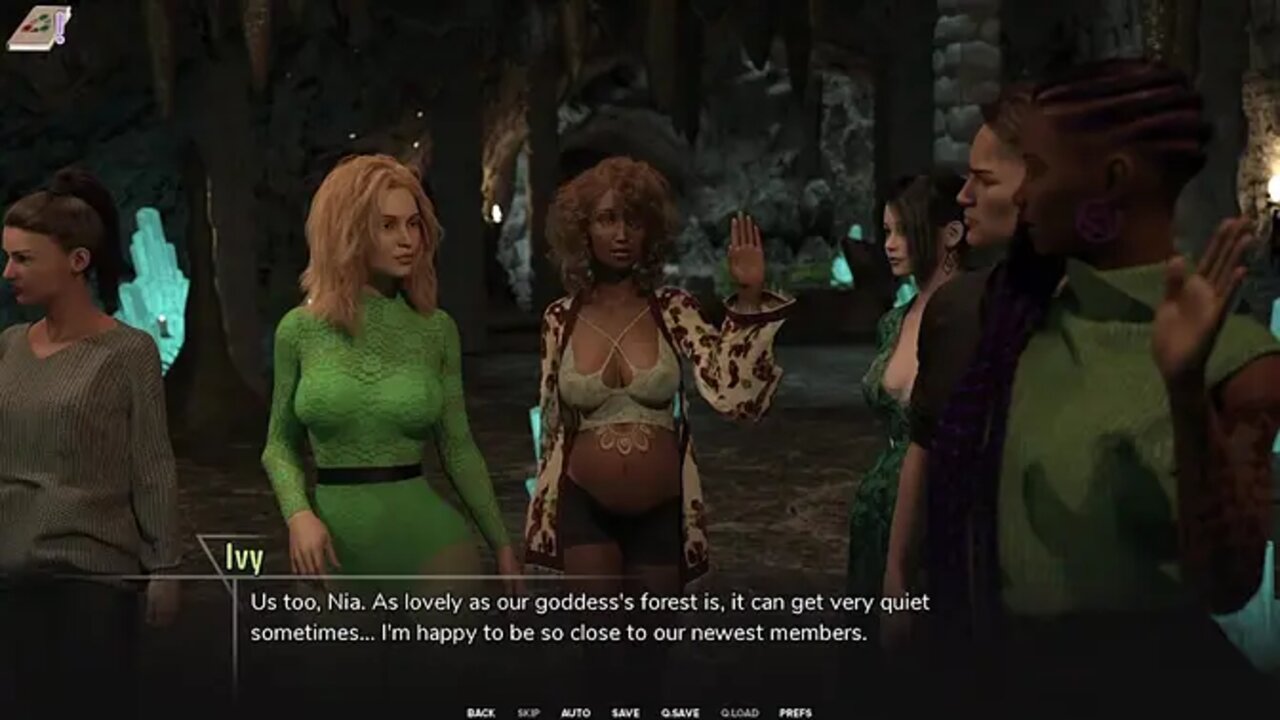Activate the SKIP quick menu option
The height and width of the screenshot is (720, 1280).
coord(528,713)
